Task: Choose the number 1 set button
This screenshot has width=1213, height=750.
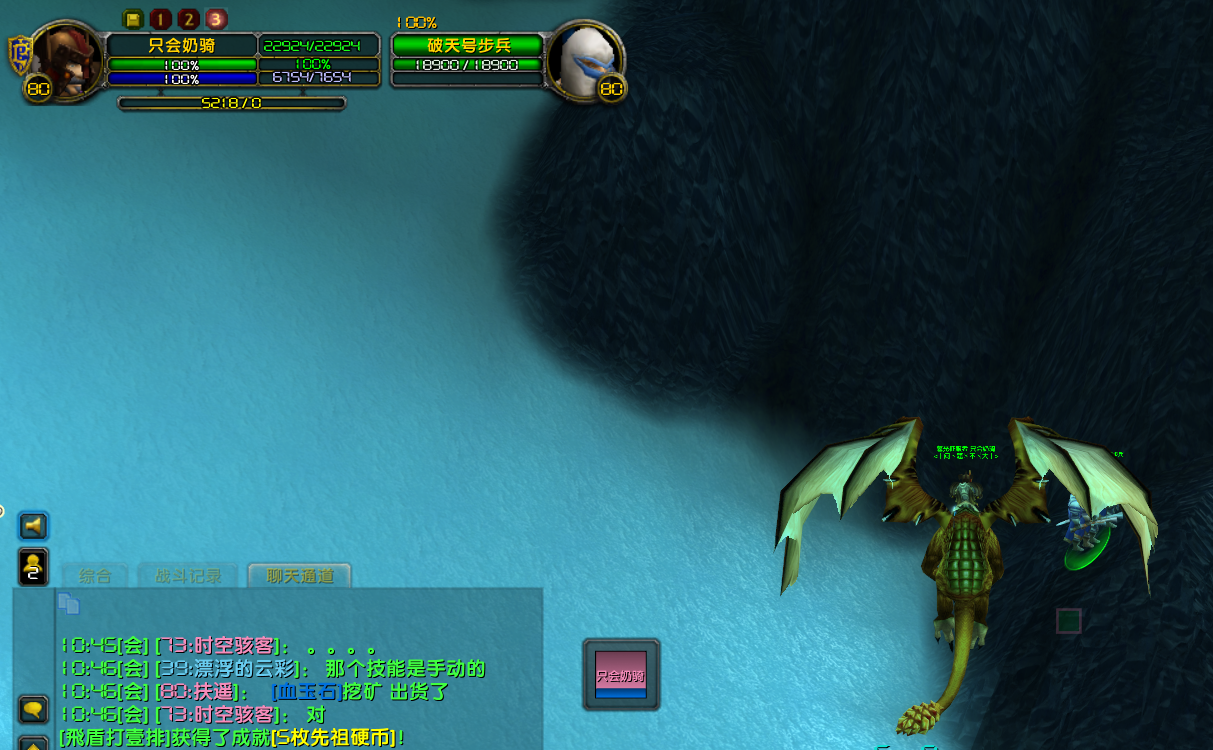Action: point(160,19)
